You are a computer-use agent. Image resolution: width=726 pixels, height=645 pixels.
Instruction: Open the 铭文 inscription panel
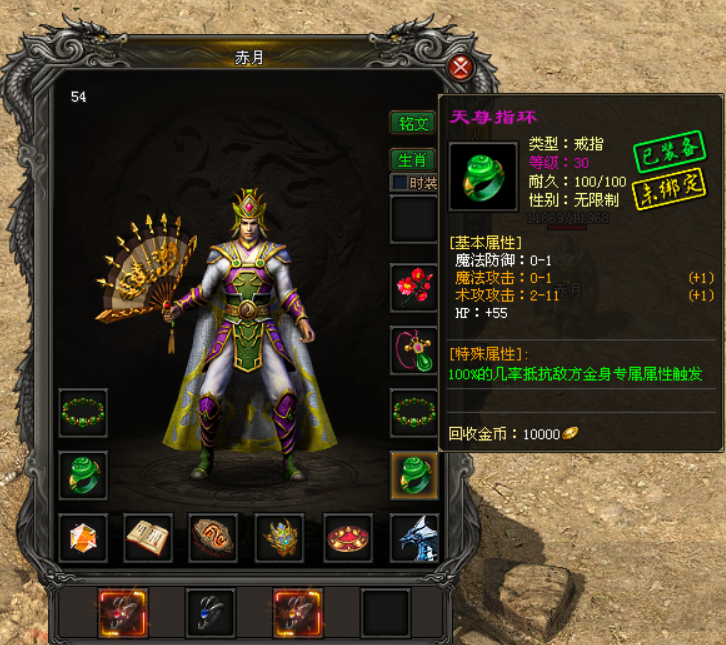click(x=413, y=124)
